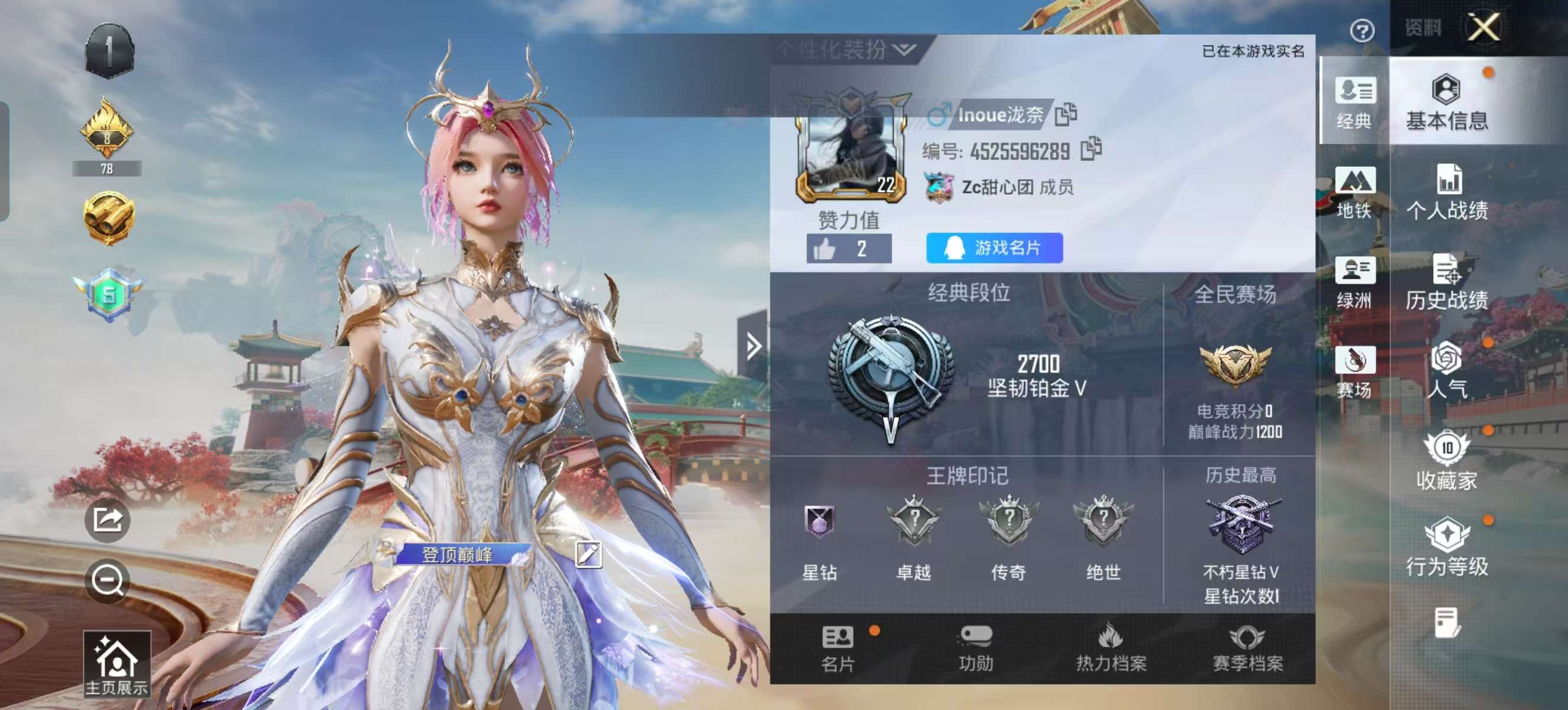The height and width of the screenshot is (710, 1568).
Task: Switch to the 历史战绩 match history tab
Action: pos(1447,282)
